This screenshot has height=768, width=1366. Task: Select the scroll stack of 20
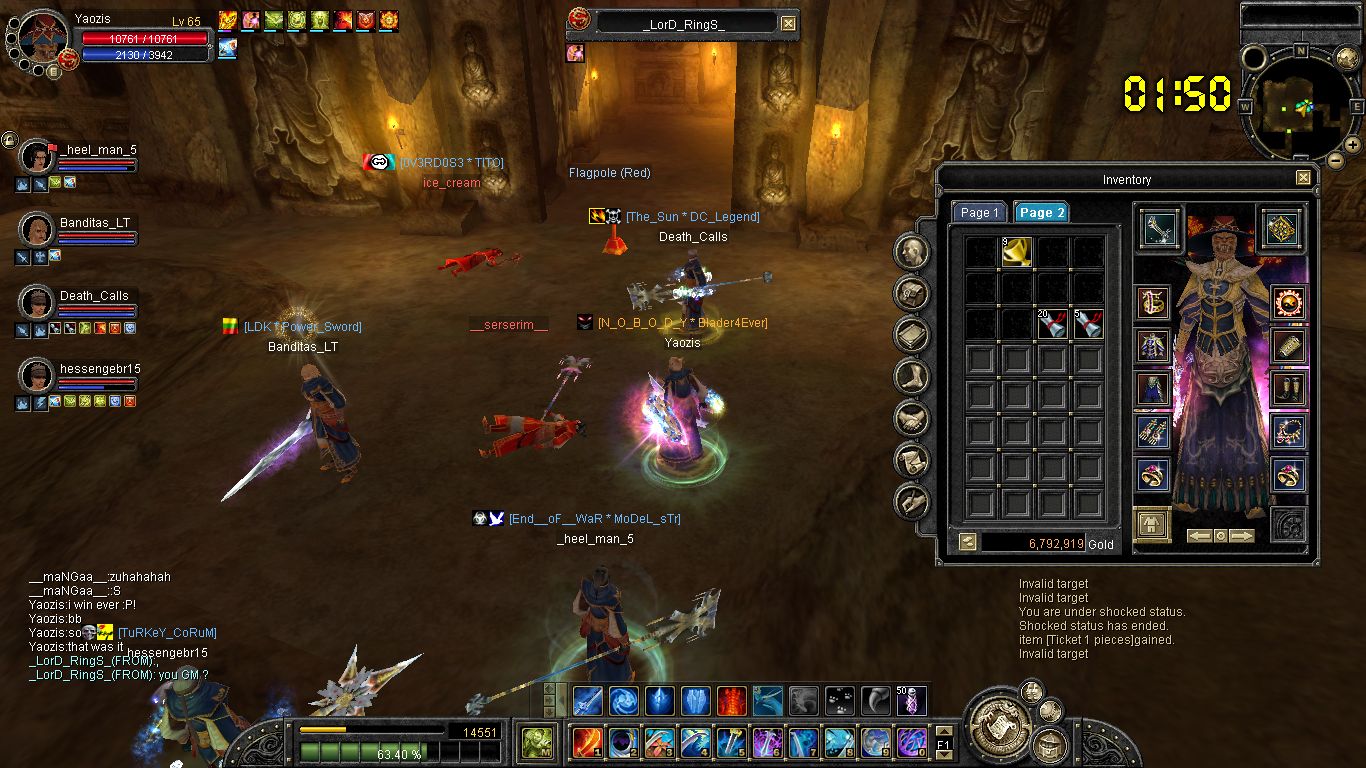[1052, 323]
